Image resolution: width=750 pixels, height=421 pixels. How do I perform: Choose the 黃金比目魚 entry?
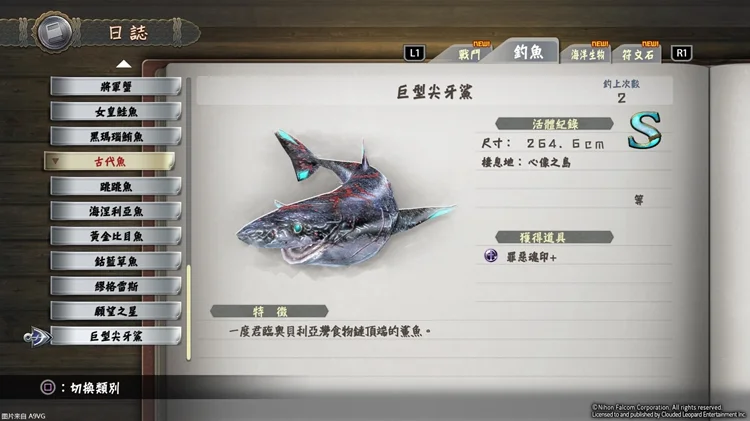click(x=115, y=236)
